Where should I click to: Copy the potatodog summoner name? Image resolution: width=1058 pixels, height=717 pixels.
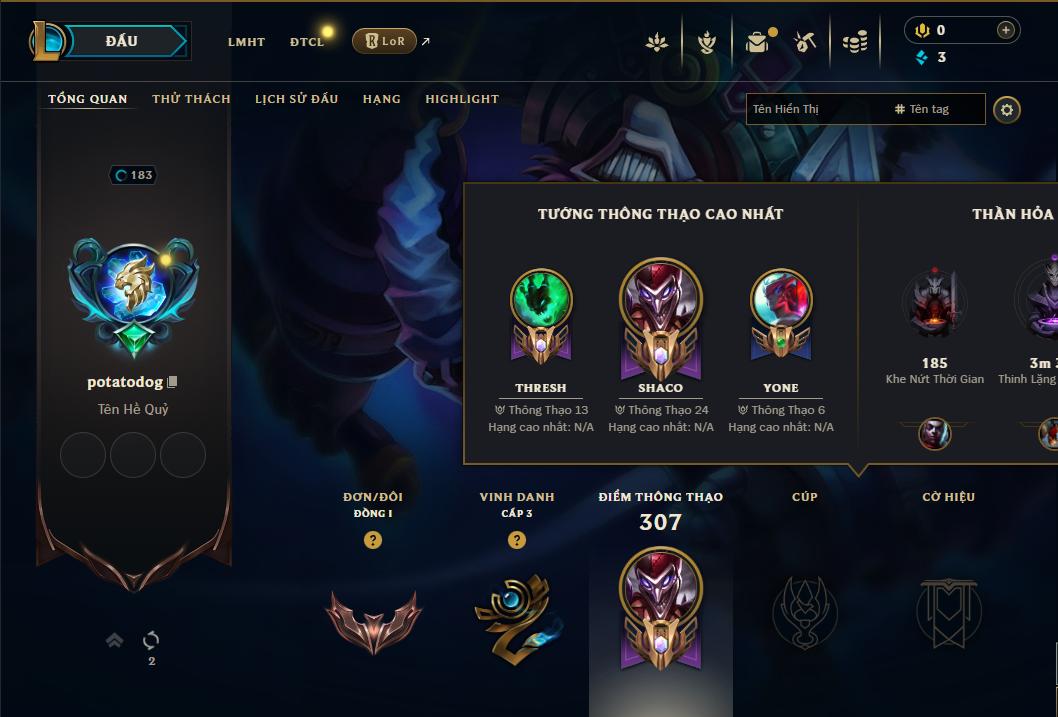click(173, 382)
